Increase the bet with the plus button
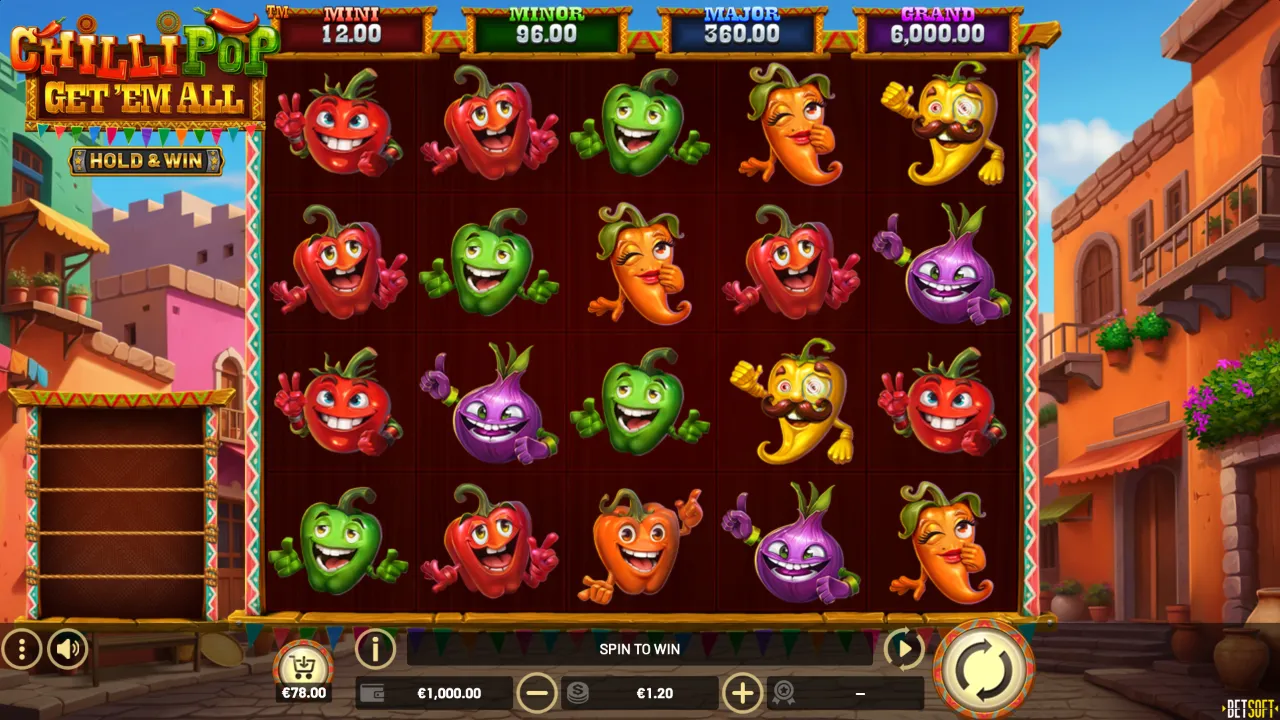 743,692
